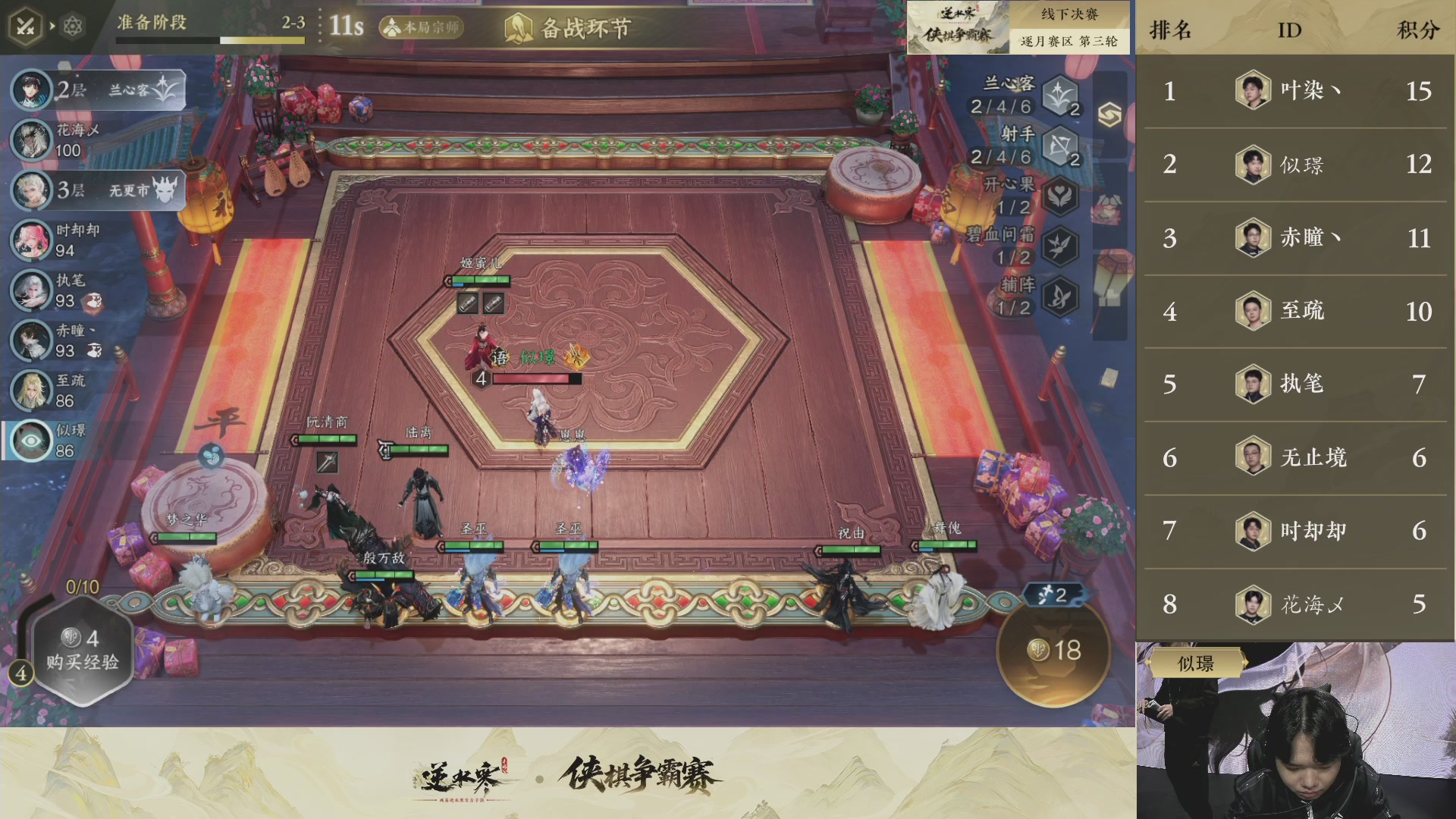Viewport: 1456px width, 819px height.
Task: Switch spectating to player 时却却 via avatar
Action: pos(30,240)
